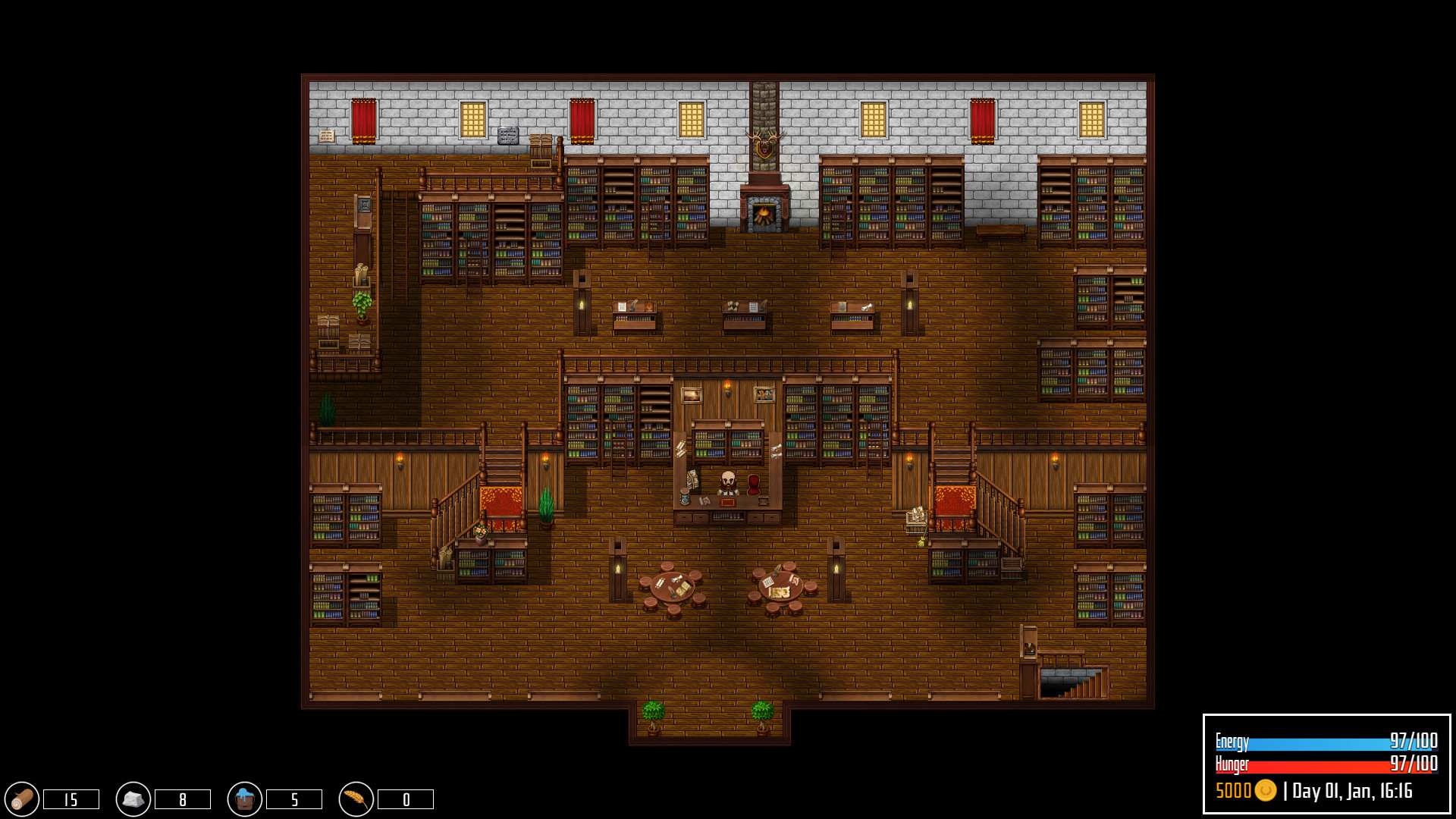This screenshot has width=1456, height=819.
Task: Click the stone counter field showing 8
Action: tap(180, 798)
